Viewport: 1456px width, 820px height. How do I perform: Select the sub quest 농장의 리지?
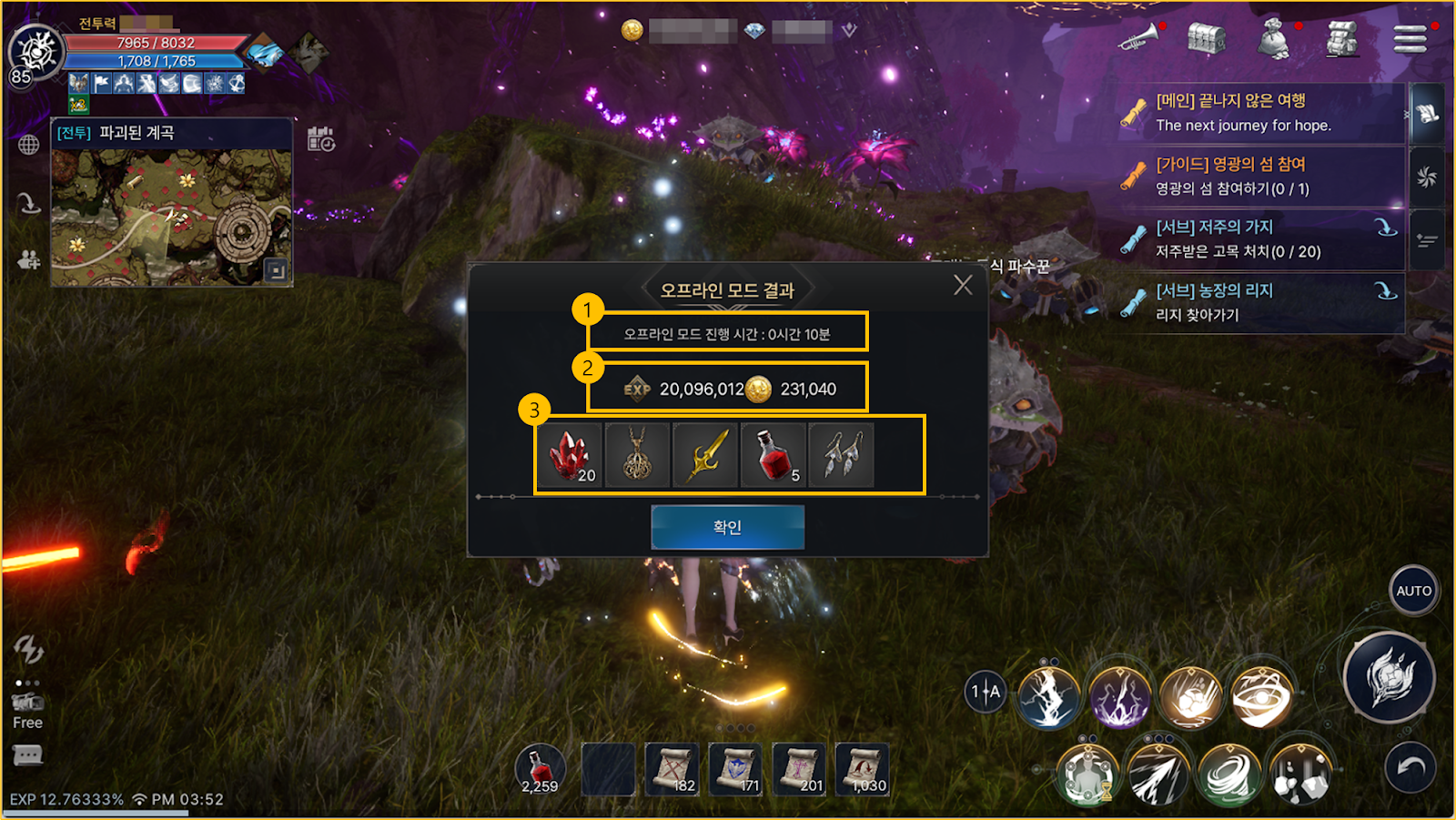pyautogui.click(x=1260, y=302)
